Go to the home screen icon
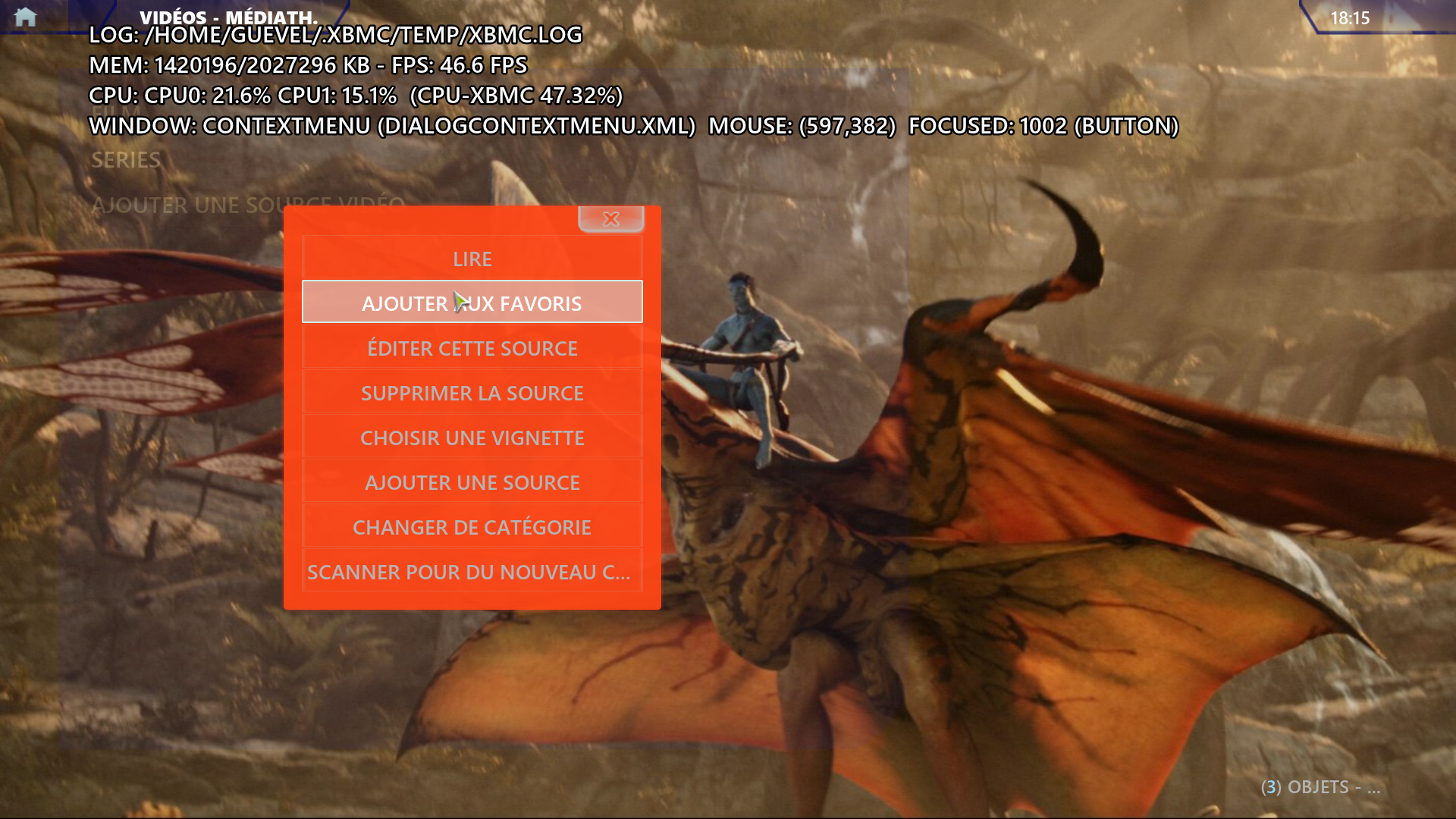Viewport: 1456px width, 819px height. tap(25, 17)
